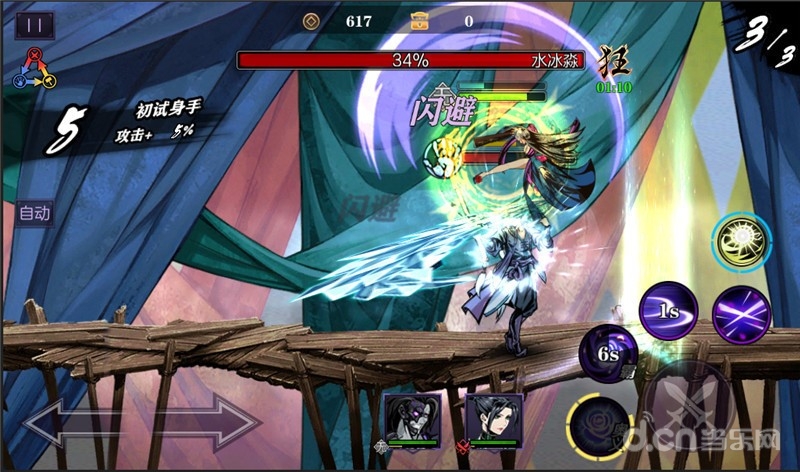The width and height of the screenshot is (800, 472).
Task: Use the purple slash skill showing 1s
Action: point(669,311)
